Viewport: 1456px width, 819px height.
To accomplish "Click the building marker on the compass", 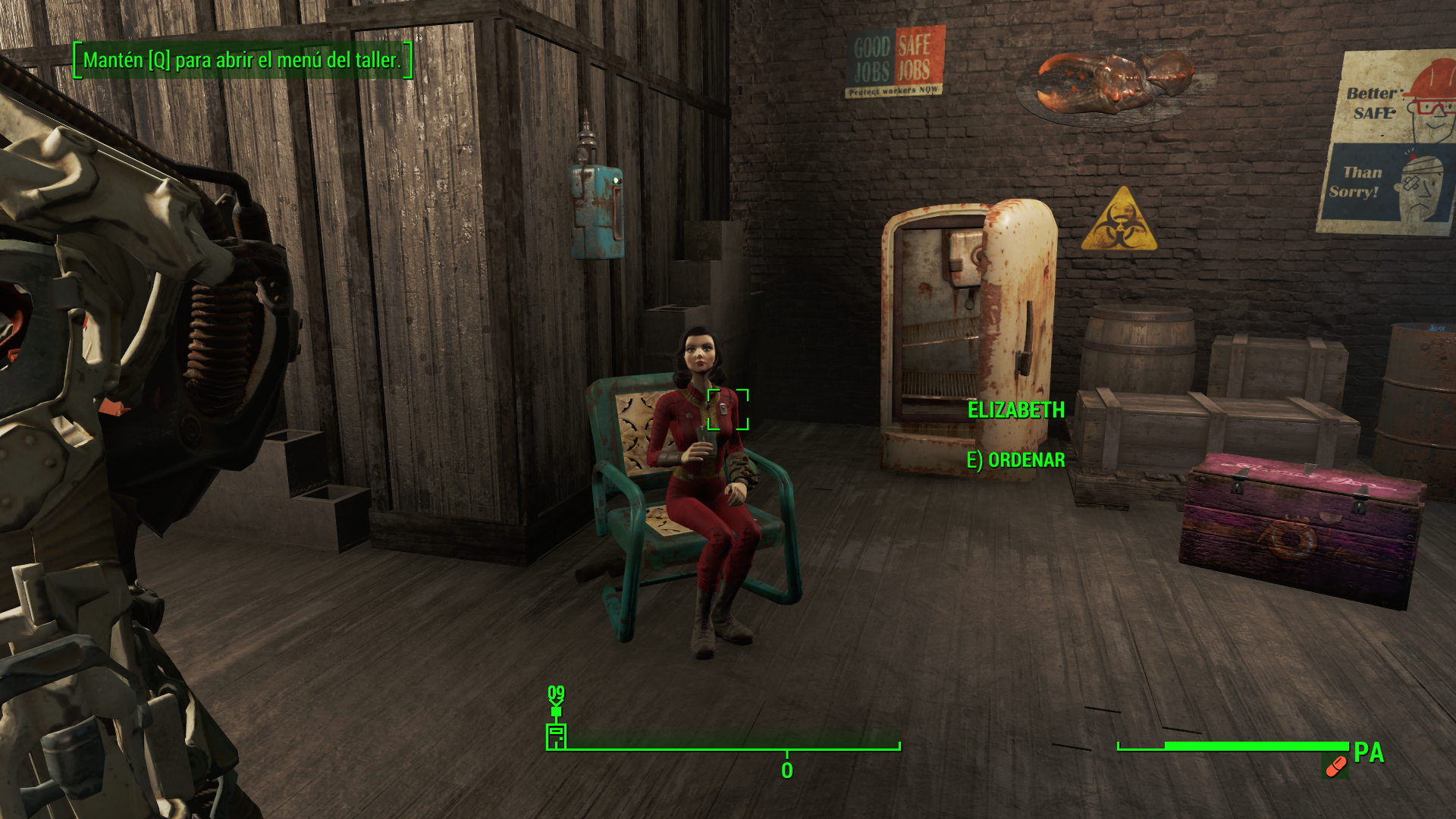I will 556,736.
